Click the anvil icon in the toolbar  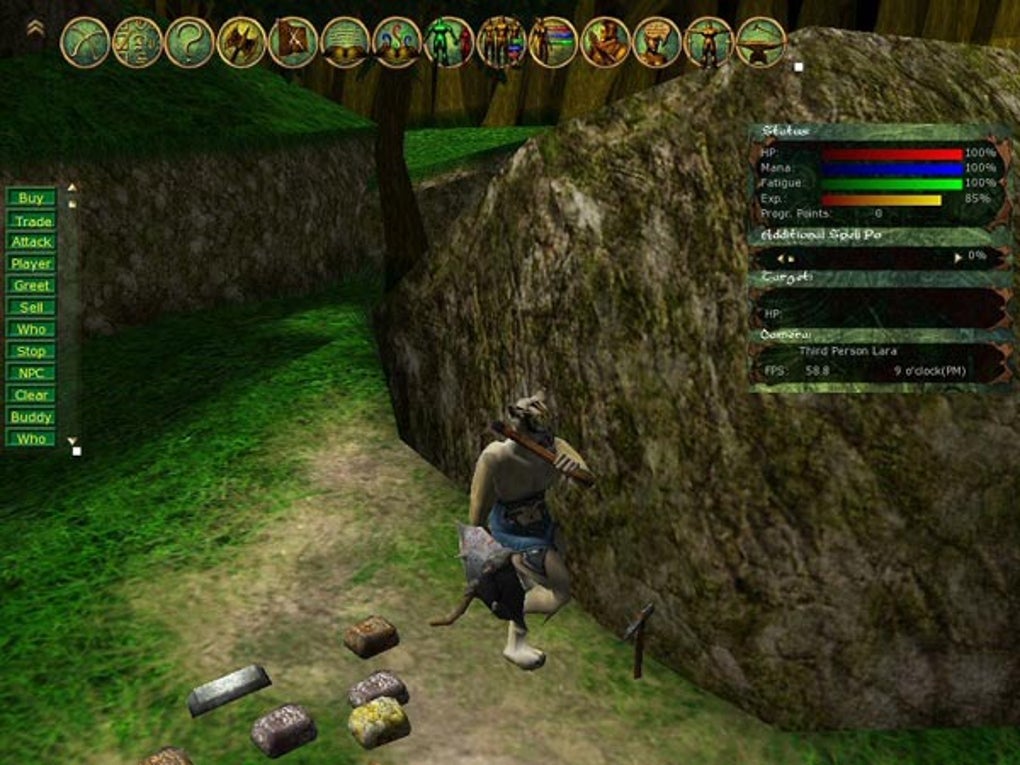[x=761, y=43]
